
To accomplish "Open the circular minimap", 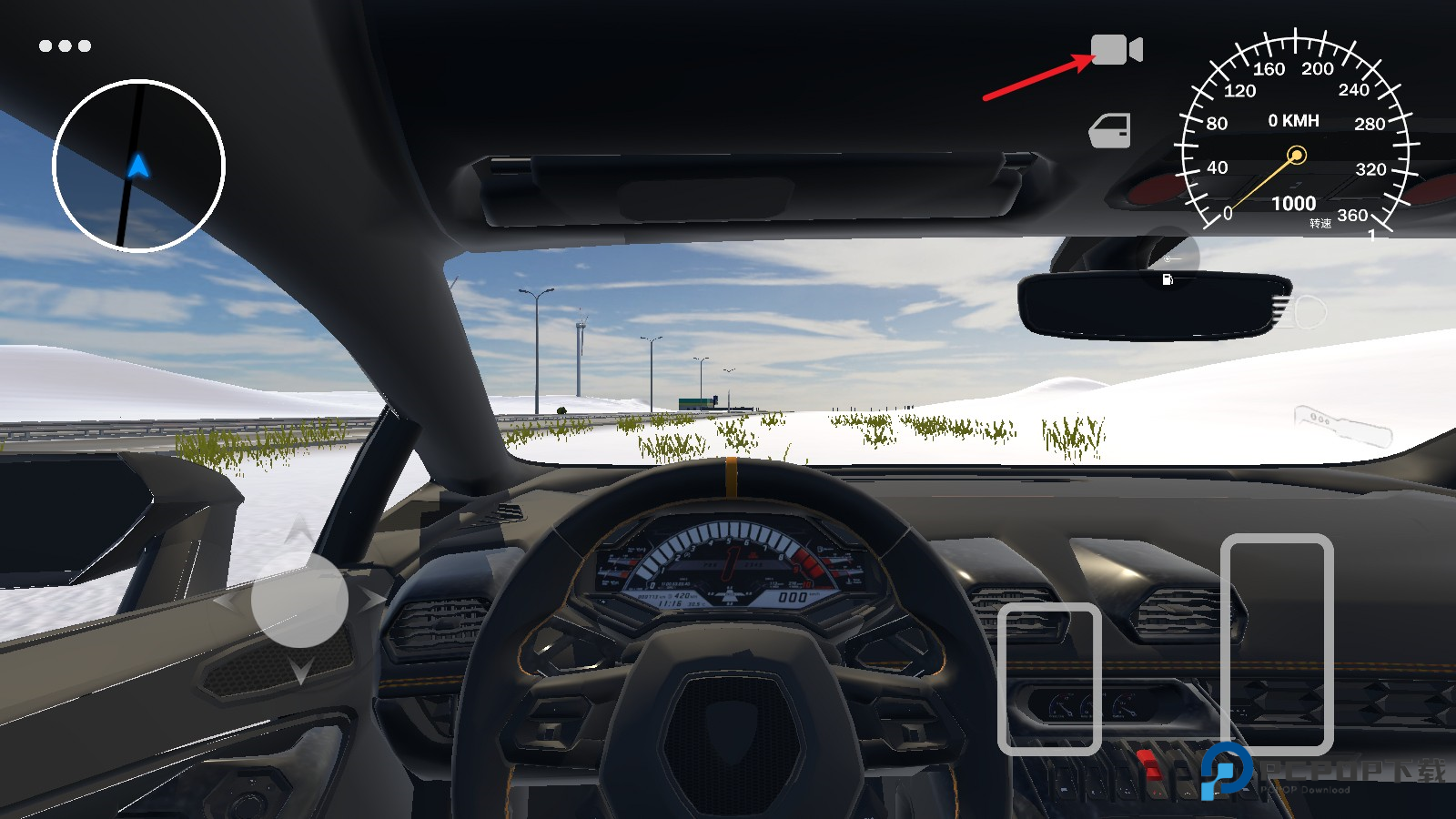I will click(138, 166).
